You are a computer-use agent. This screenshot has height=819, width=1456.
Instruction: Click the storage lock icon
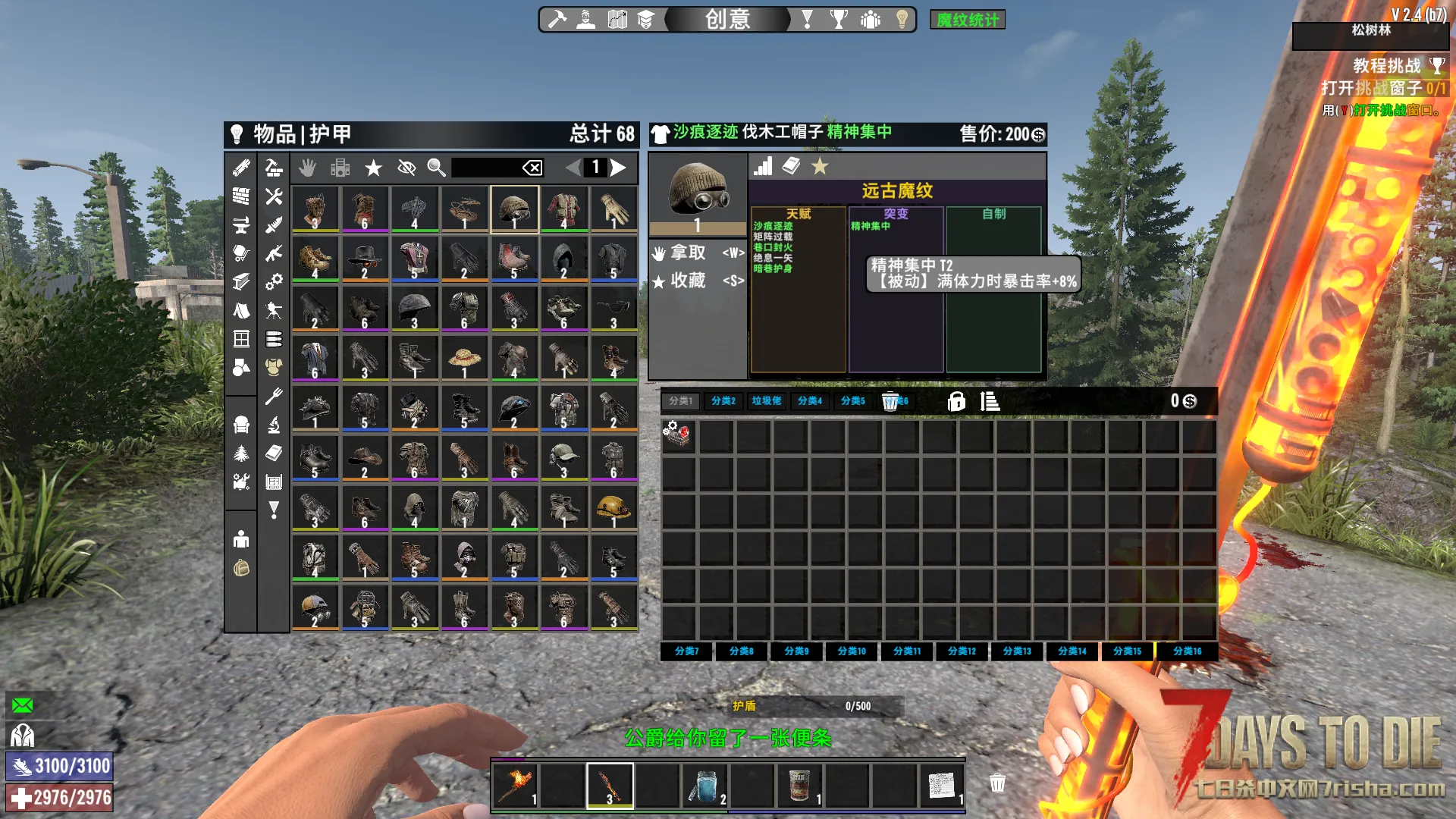956,401
